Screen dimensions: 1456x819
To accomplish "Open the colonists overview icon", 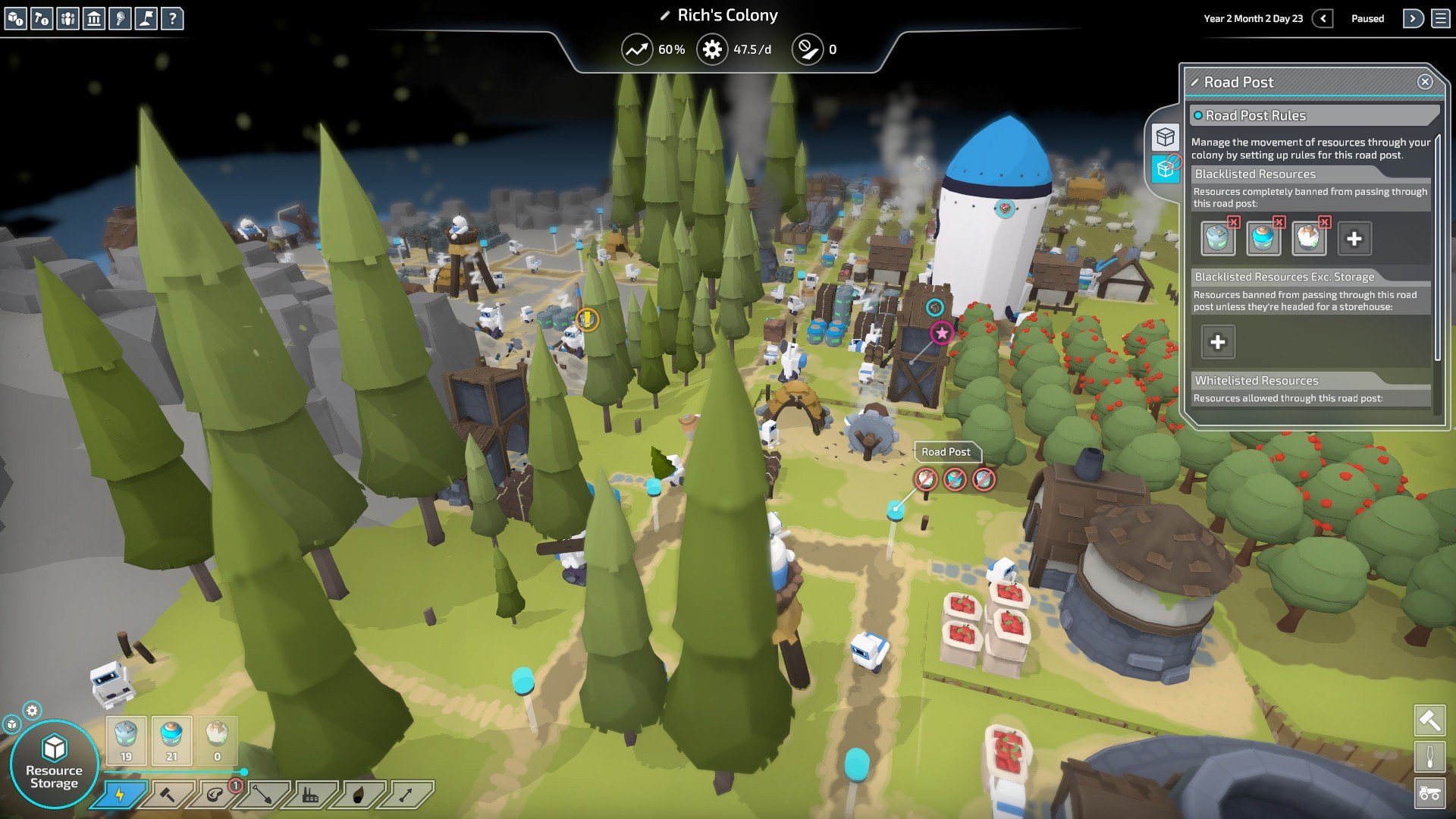I will [x=67, y=18].
